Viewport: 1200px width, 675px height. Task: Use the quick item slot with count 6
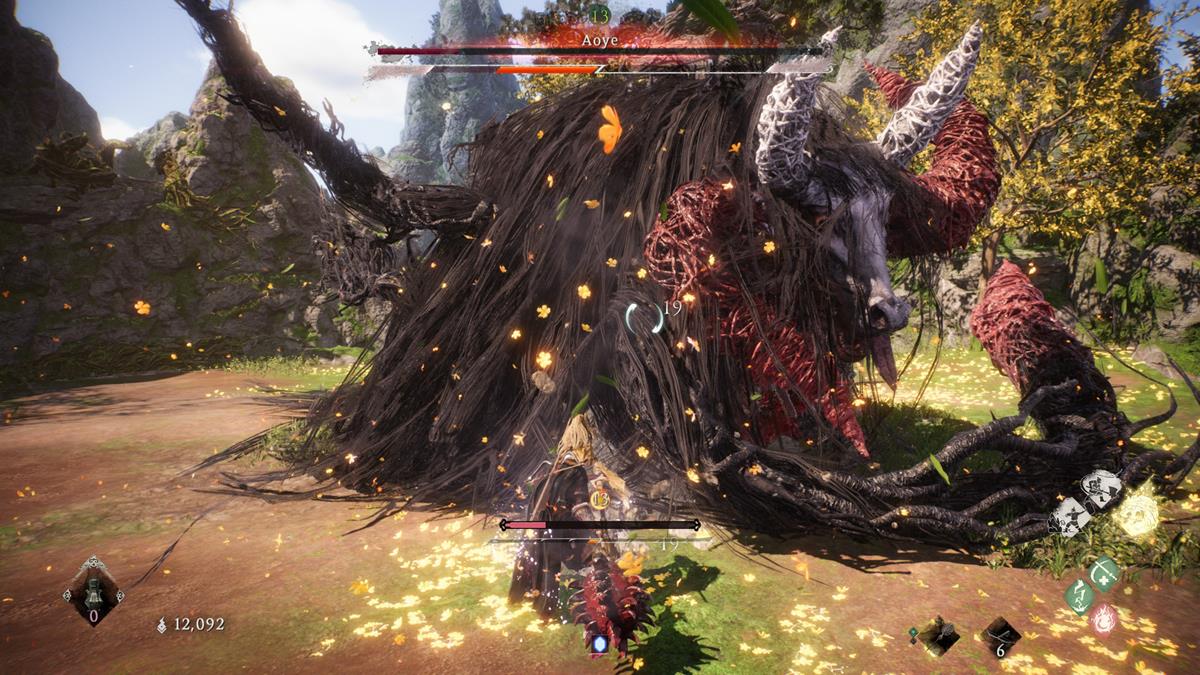pyautogui.click(x=1000, y=635)
